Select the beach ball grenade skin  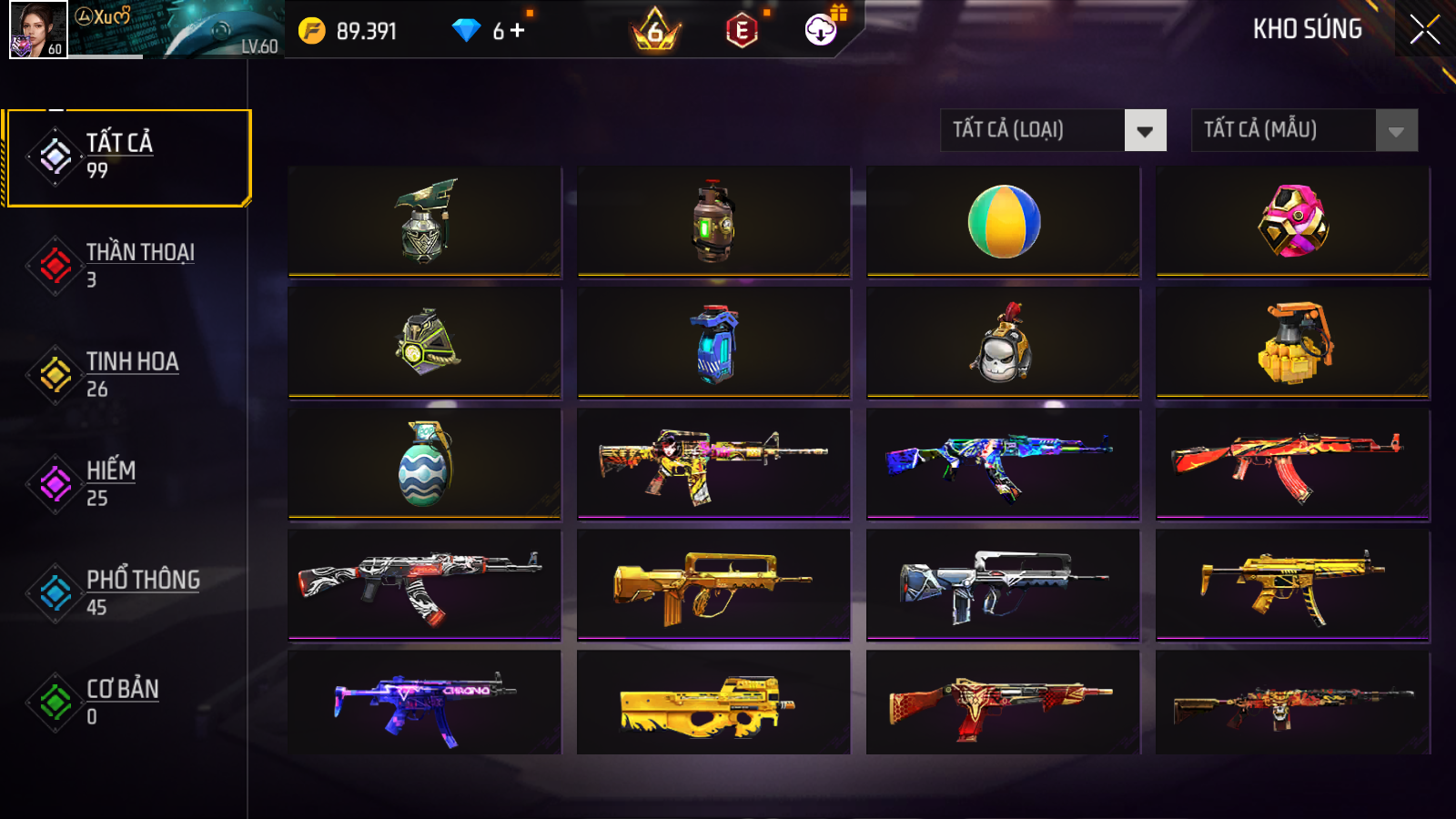tap(1003, 221)
